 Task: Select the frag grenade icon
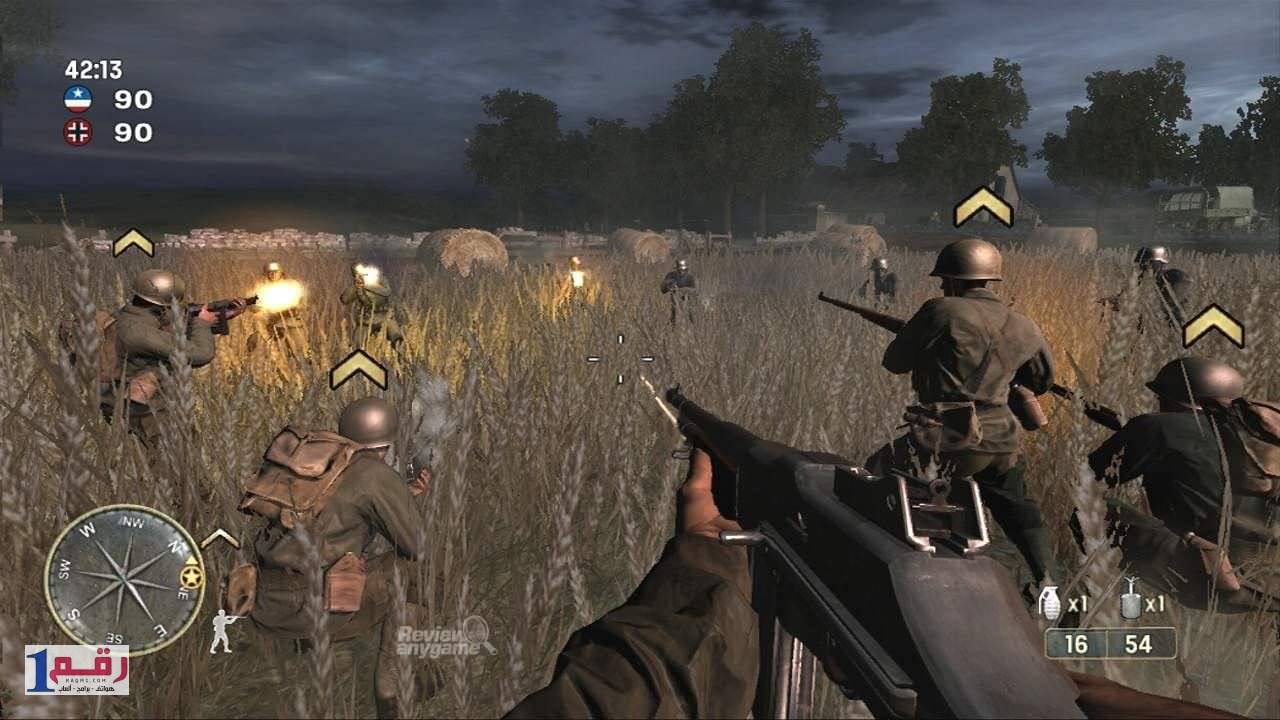coord(1050,602)
